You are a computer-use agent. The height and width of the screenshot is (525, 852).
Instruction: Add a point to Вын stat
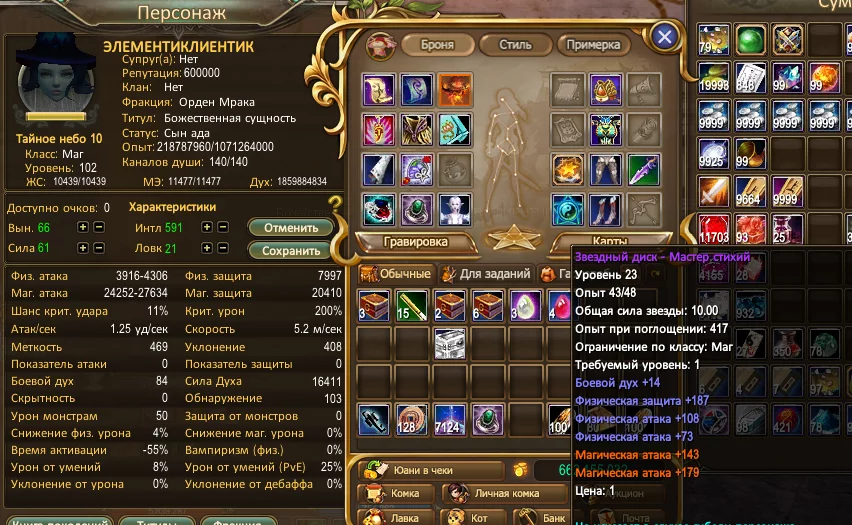83,227
